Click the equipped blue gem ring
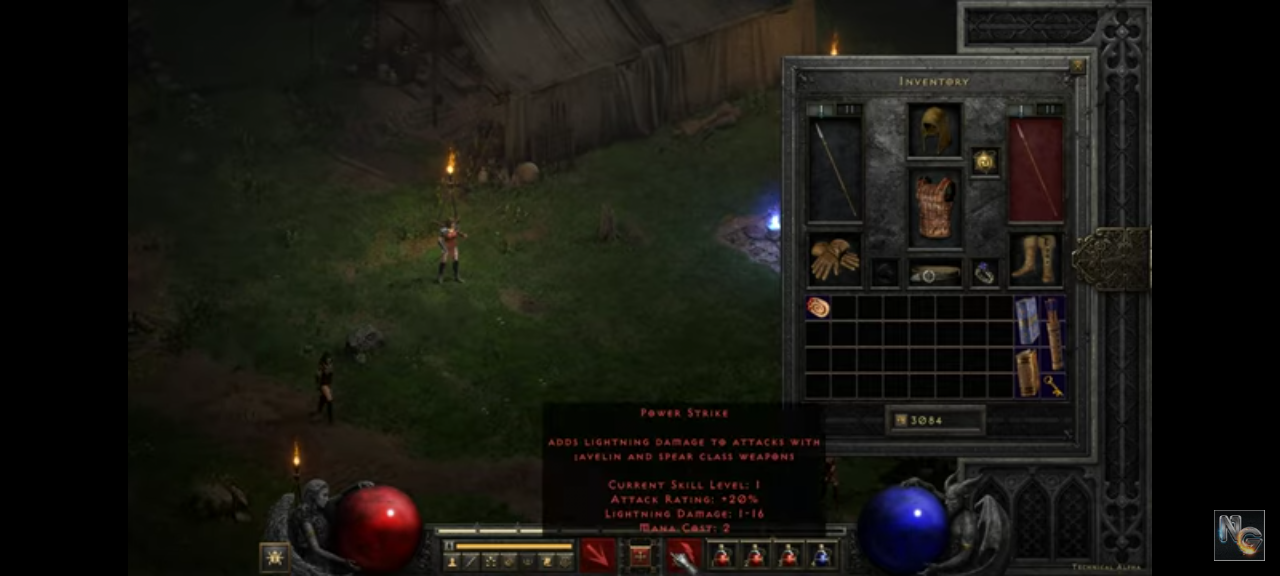Viewport: 1280px width, 576px height. click(985, 273)
